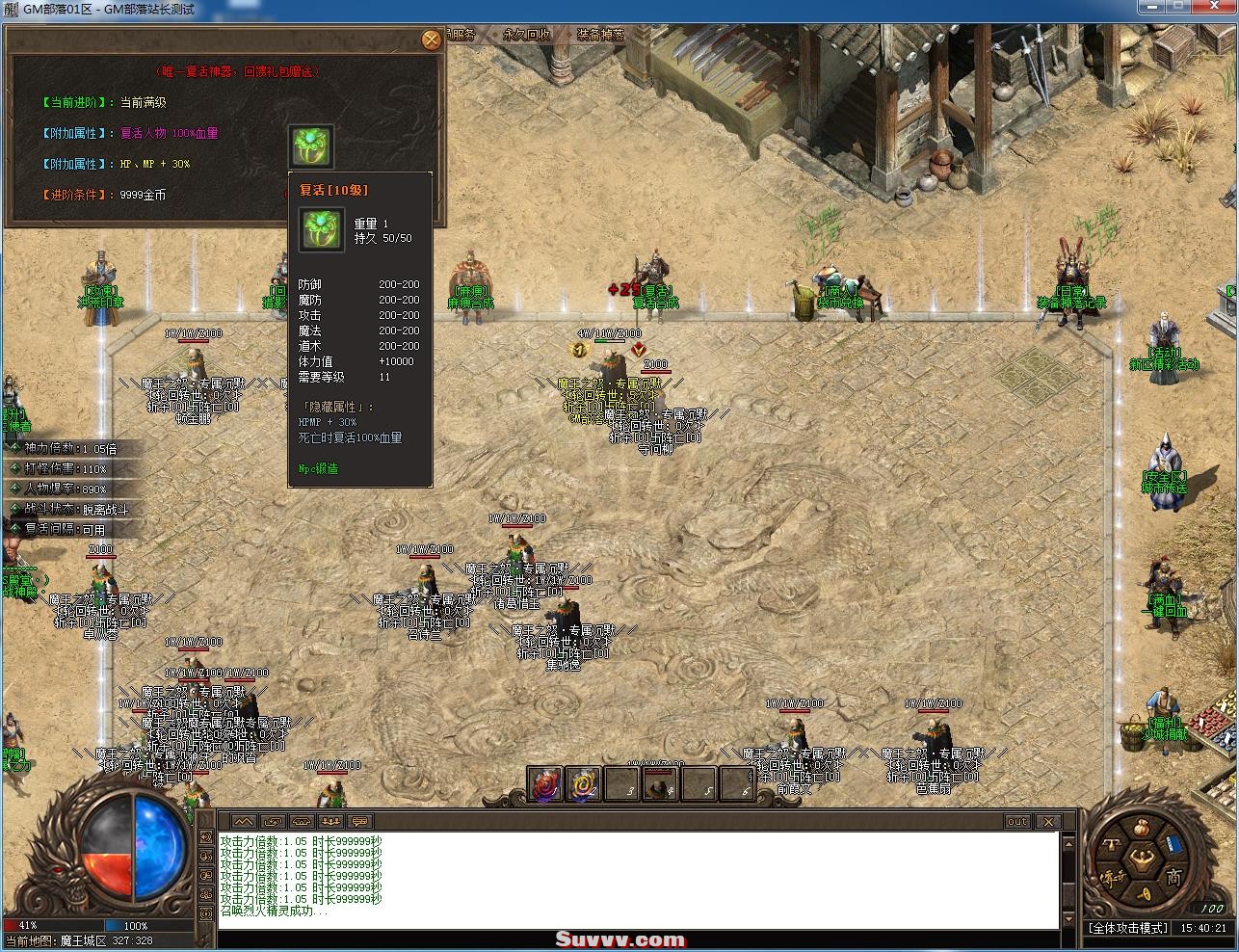1239x952 pixels.
Task: Open the 商 merchant icon in circular menu
Action: coord(1173,876)
